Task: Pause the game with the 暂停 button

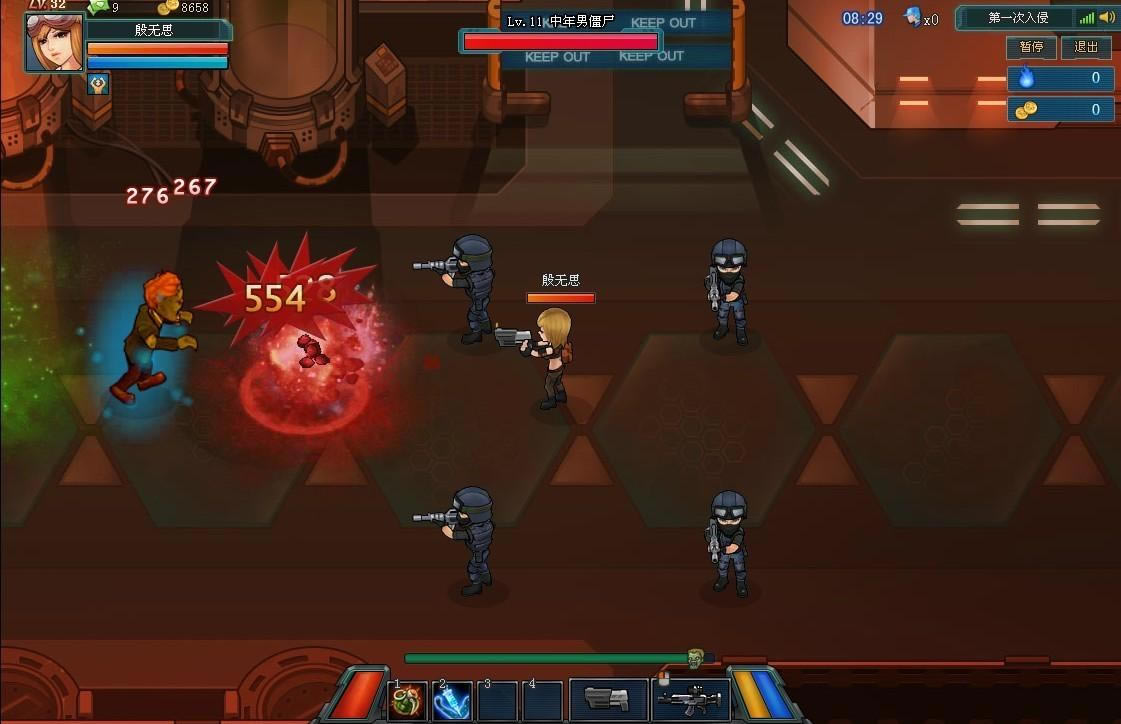Action: tap(1030, 47)
